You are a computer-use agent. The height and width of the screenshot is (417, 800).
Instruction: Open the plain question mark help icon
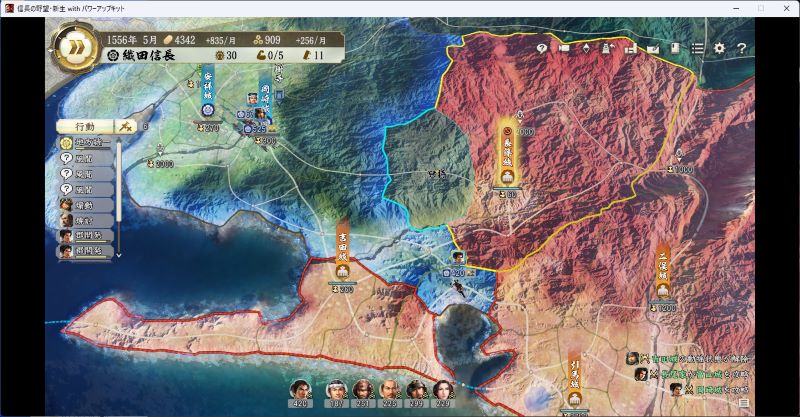[x=741, y=48]
